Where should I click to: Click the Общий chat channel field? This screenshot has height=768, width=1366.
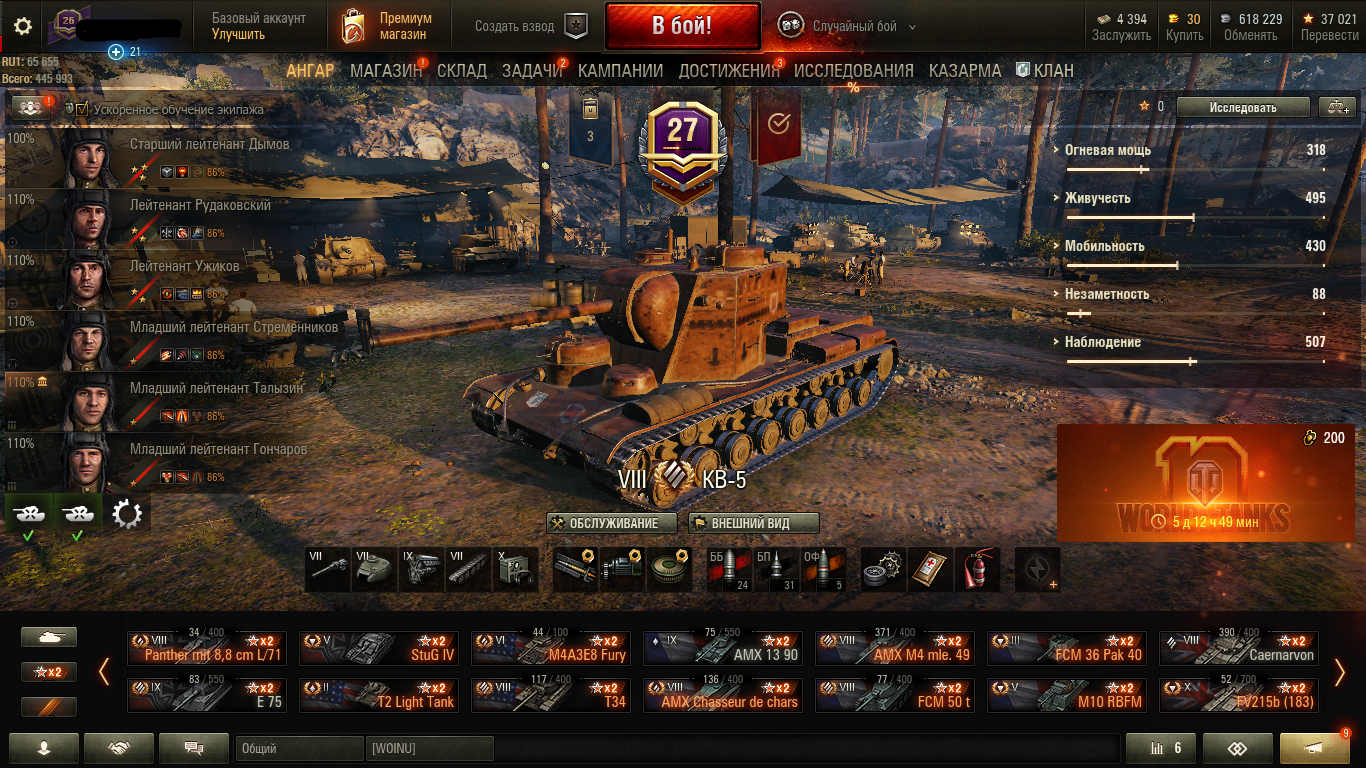[299, 748]
